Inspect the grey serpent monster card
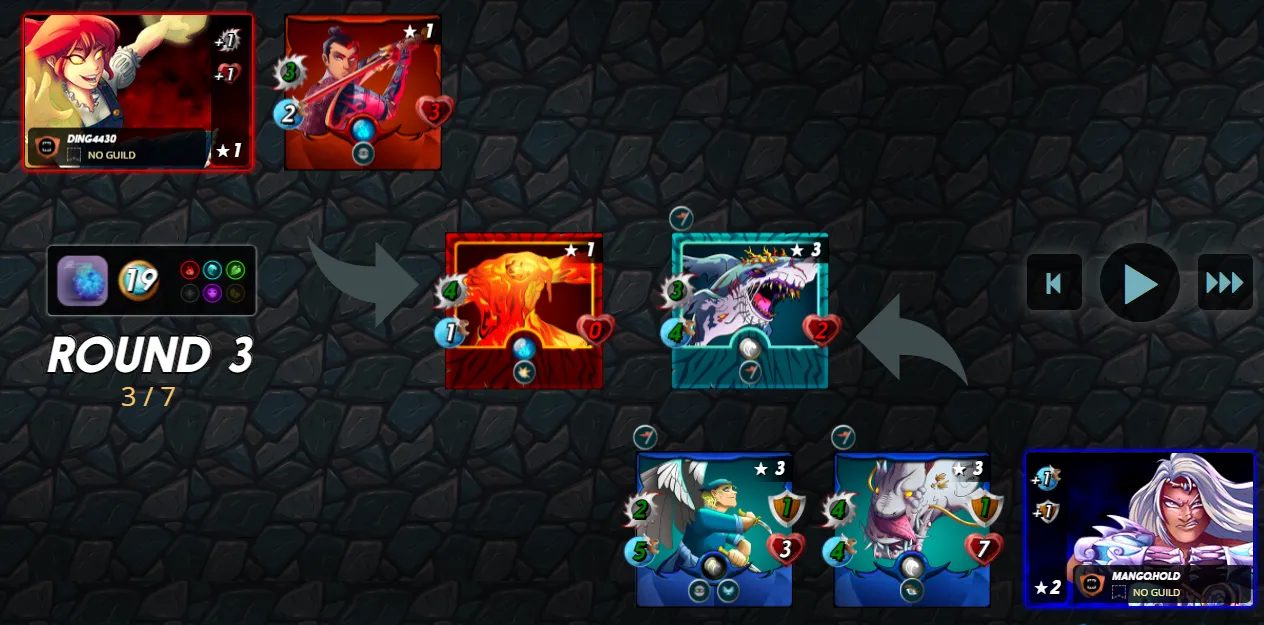The height and width of the screenshot is (625, 1264). pos(912,530)
